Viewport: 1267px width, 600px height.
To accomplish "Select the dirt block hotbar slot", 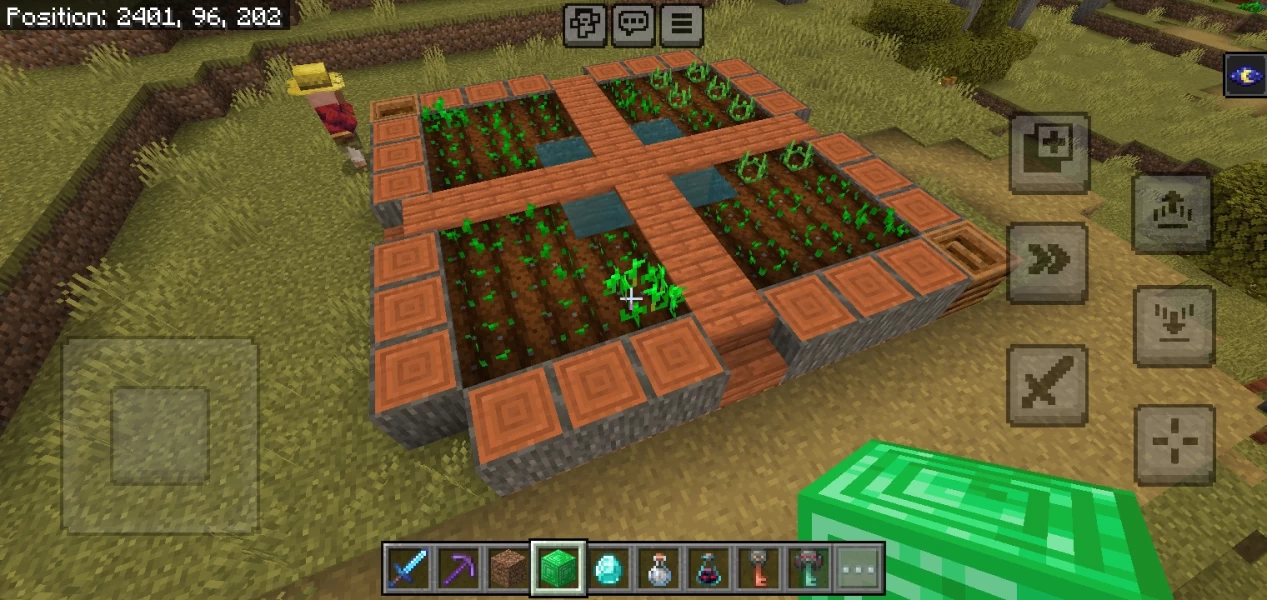I will 507,570.
